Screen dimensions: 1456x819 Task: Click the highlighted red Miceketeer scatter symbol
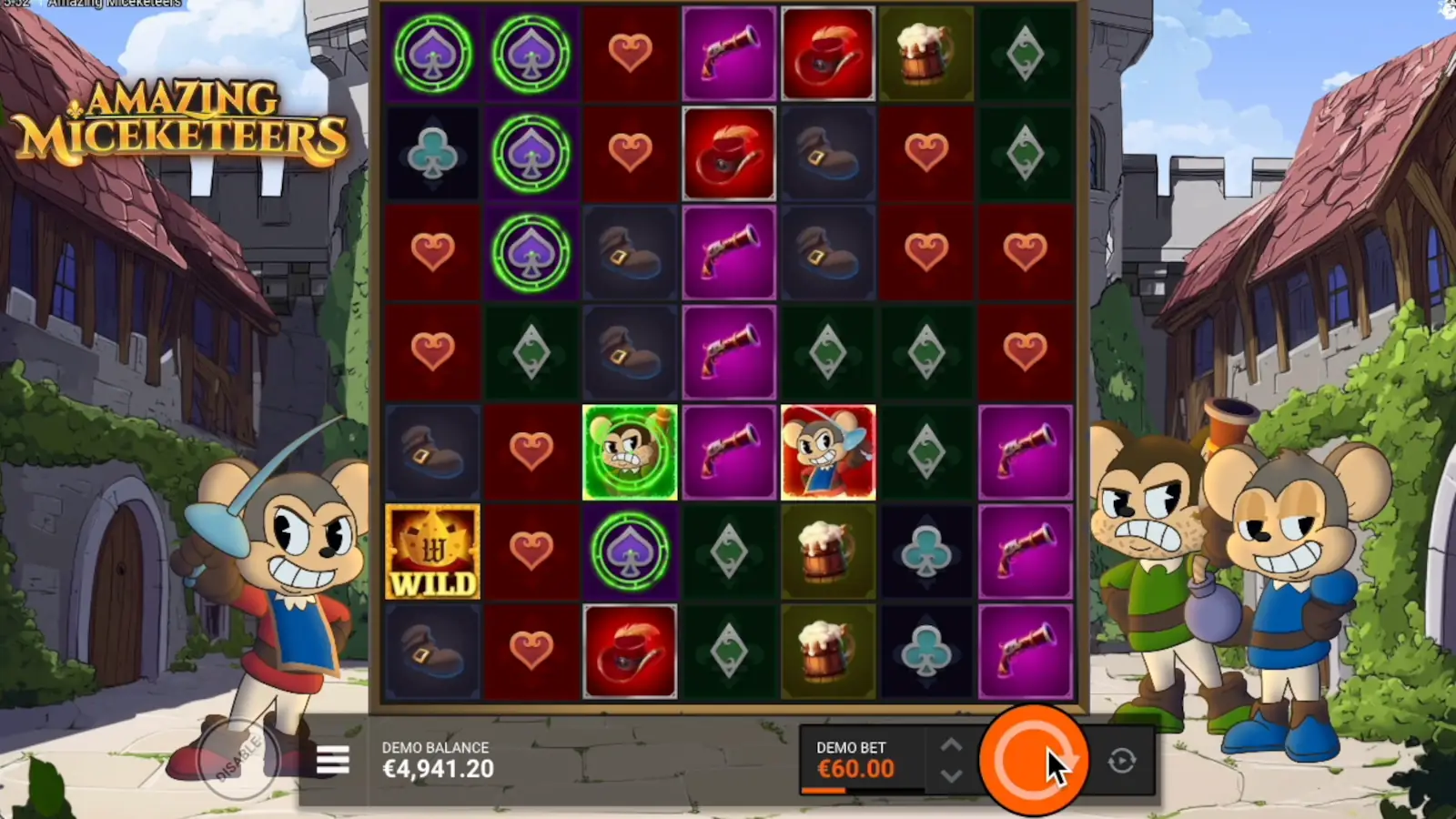click(x=827, y=452)
